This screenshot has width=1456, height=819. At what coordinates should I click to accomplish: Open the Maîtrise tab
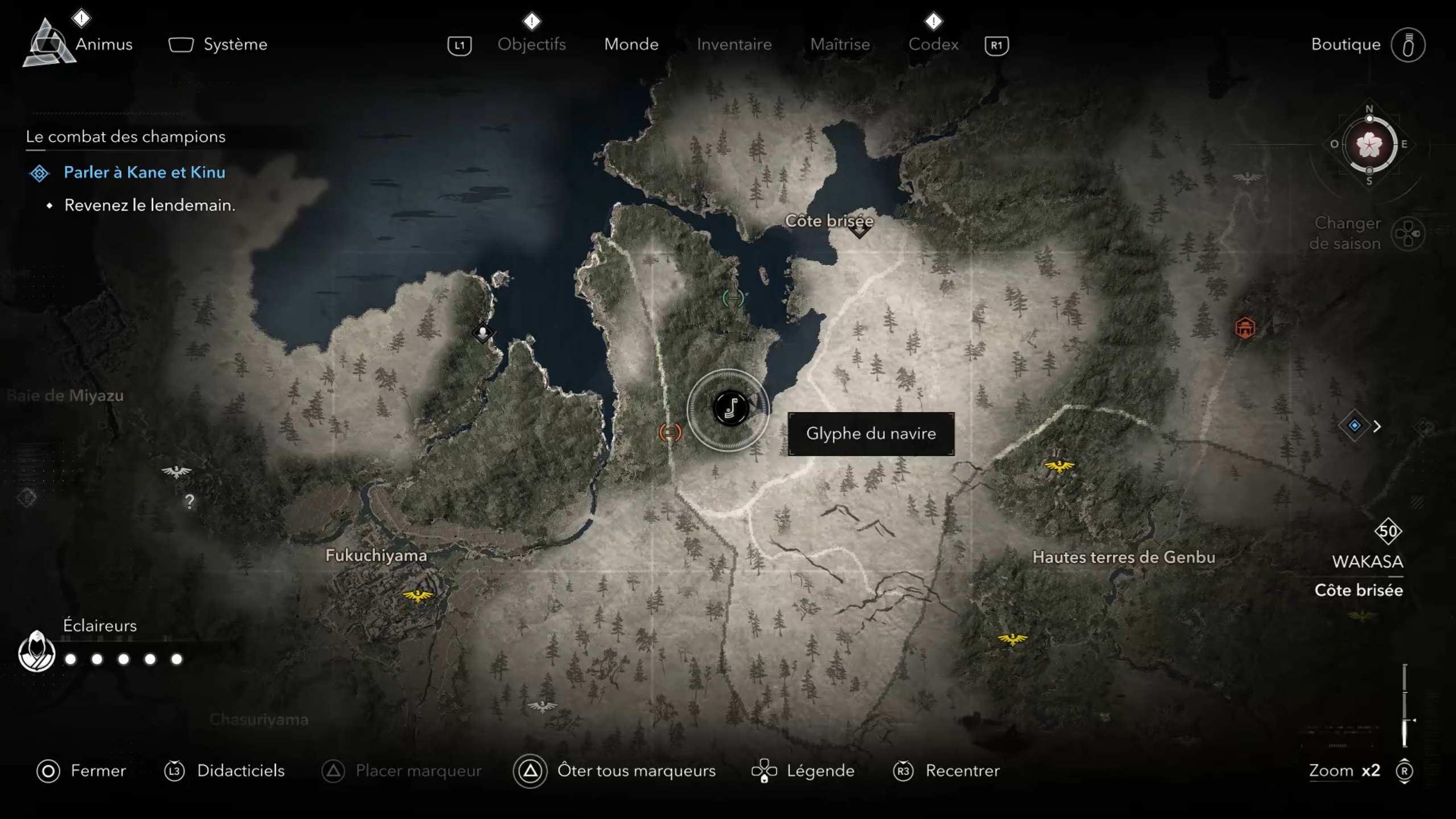pyautogui.click(x=840, y=44)
